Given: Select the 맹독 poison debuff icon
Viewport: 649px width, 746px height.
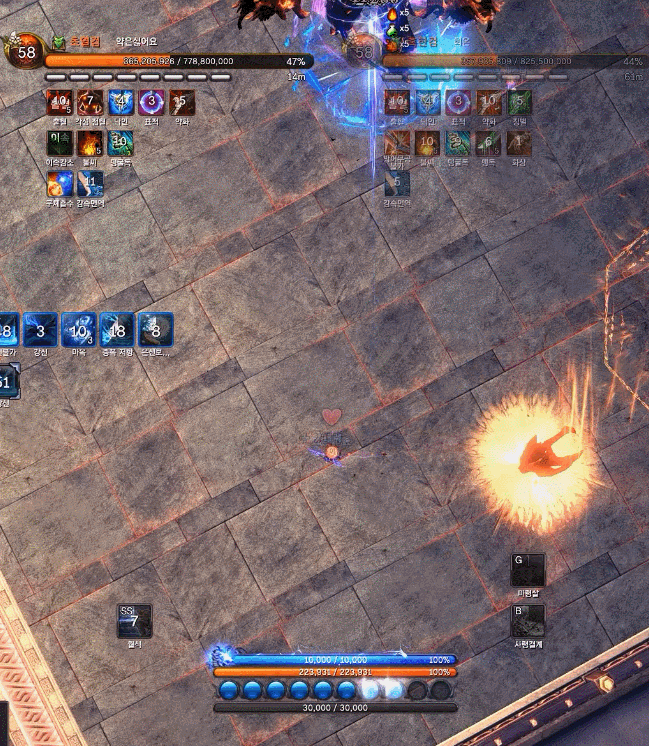Looking at the screenshot, I should [x=488, y=143].
